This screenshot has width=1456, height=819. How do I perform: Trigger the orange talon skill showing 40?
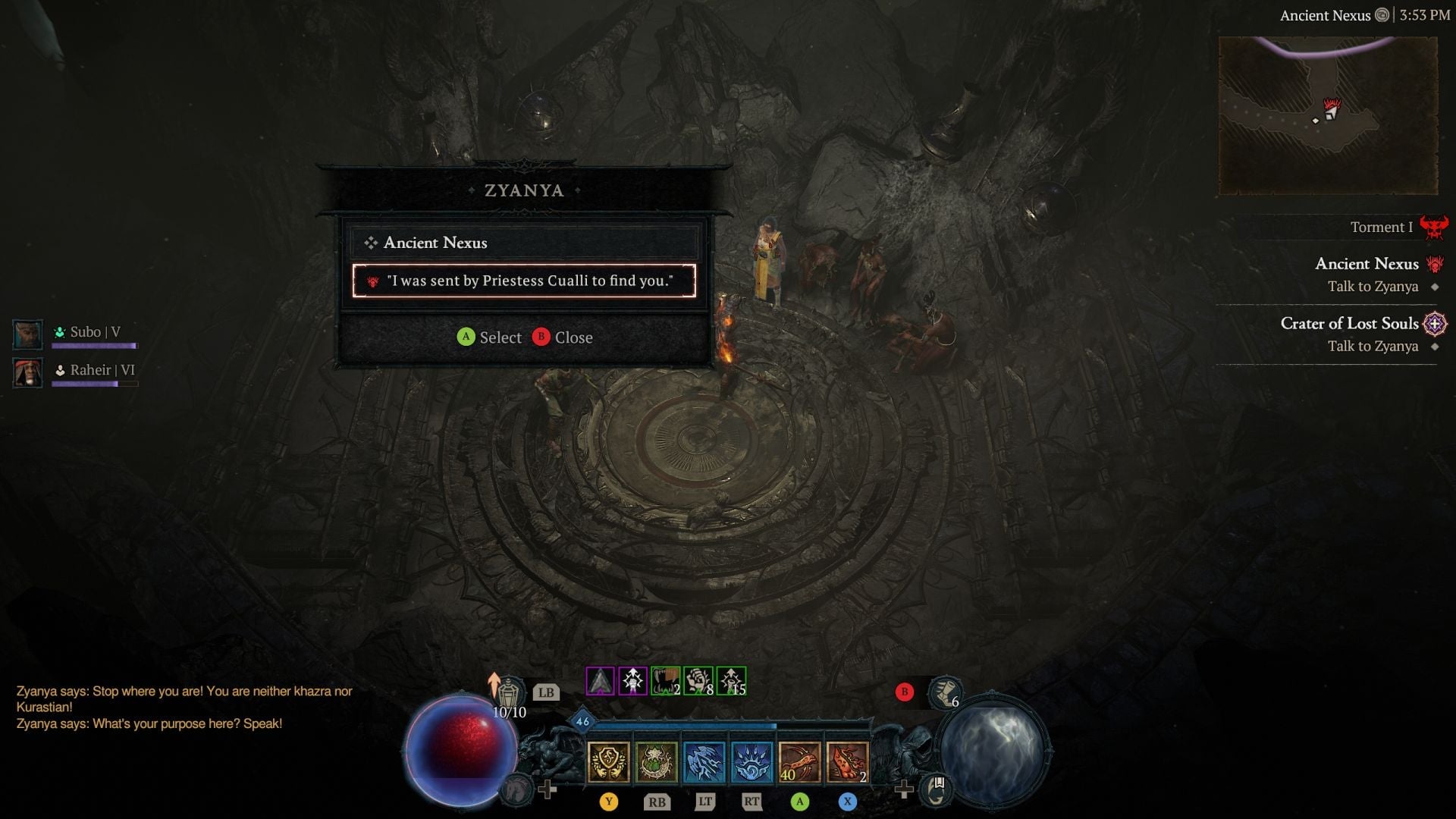[x=799, y=761]
